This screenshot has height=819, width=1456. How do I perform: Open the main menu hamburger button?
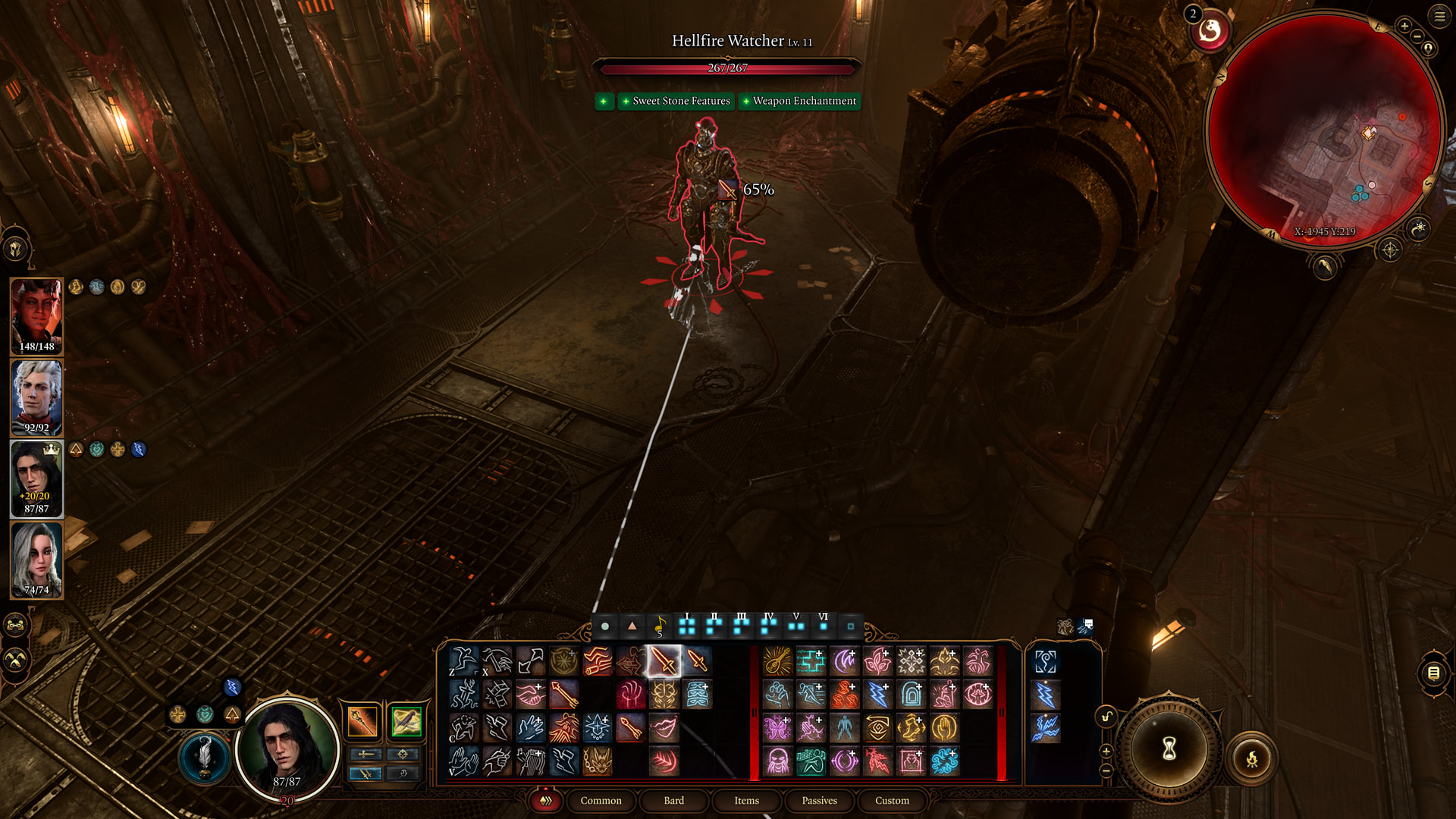tap(1439, 16)
